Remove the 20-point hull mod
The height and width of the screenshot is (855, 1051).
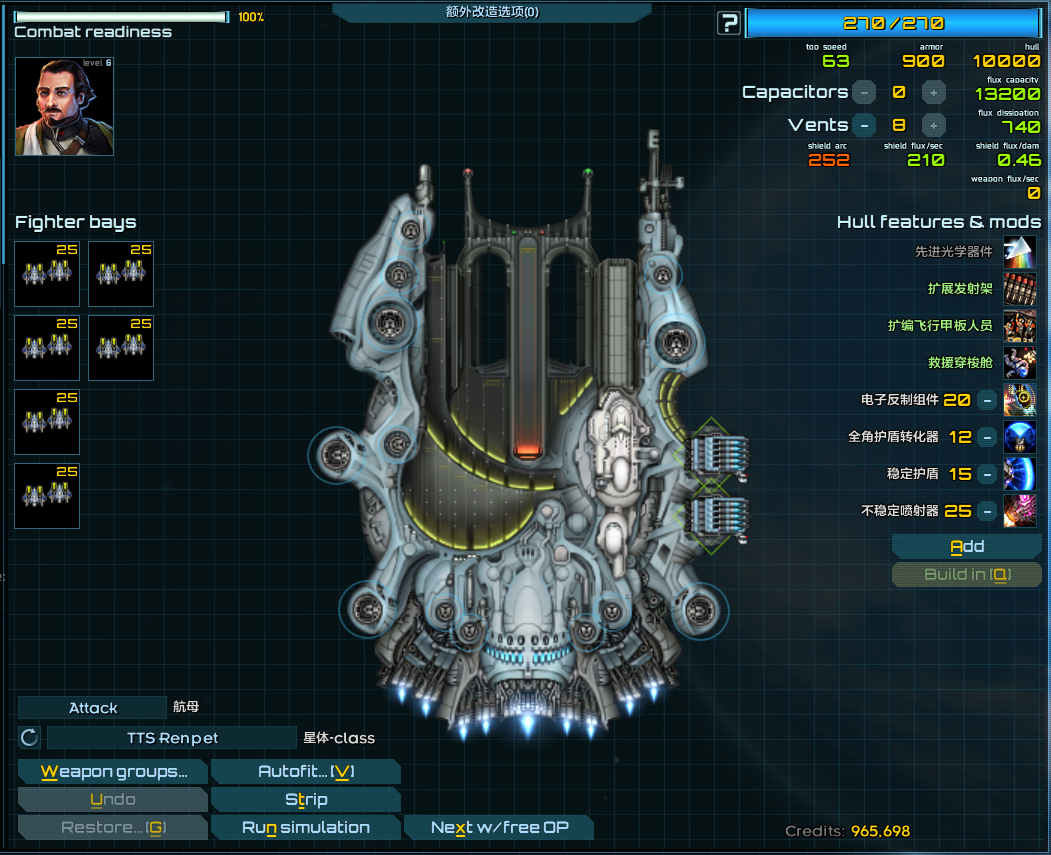tap(986, 400)
